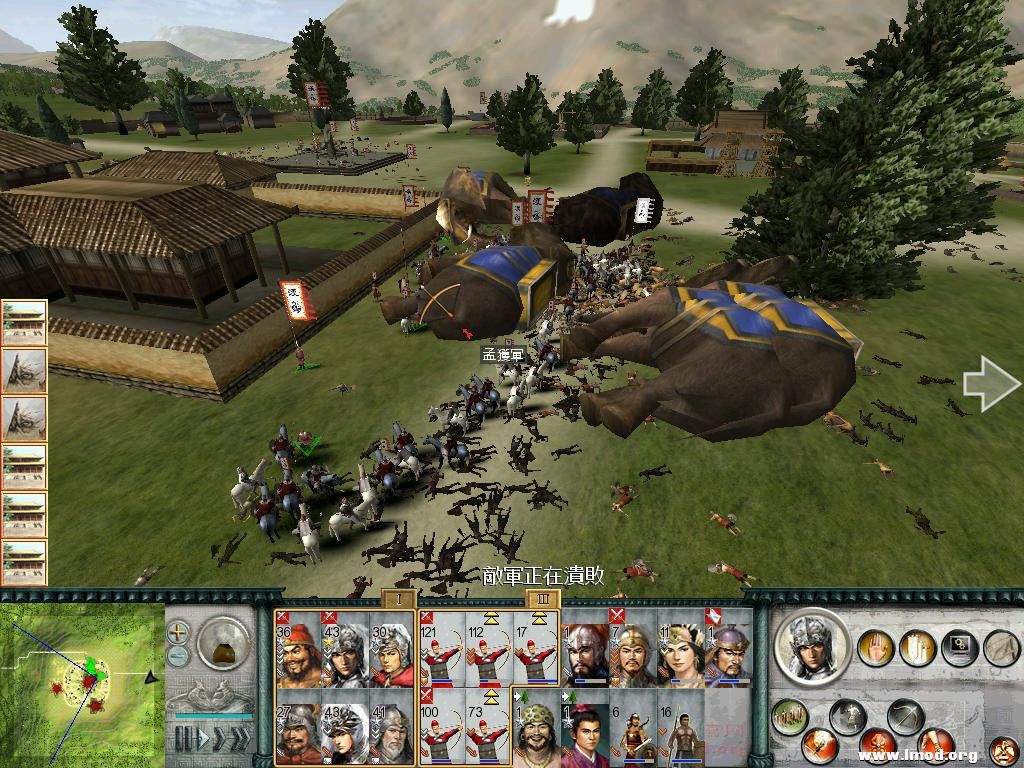Click the bow fire-mode button
The image size is (1024, 768).
905,717
